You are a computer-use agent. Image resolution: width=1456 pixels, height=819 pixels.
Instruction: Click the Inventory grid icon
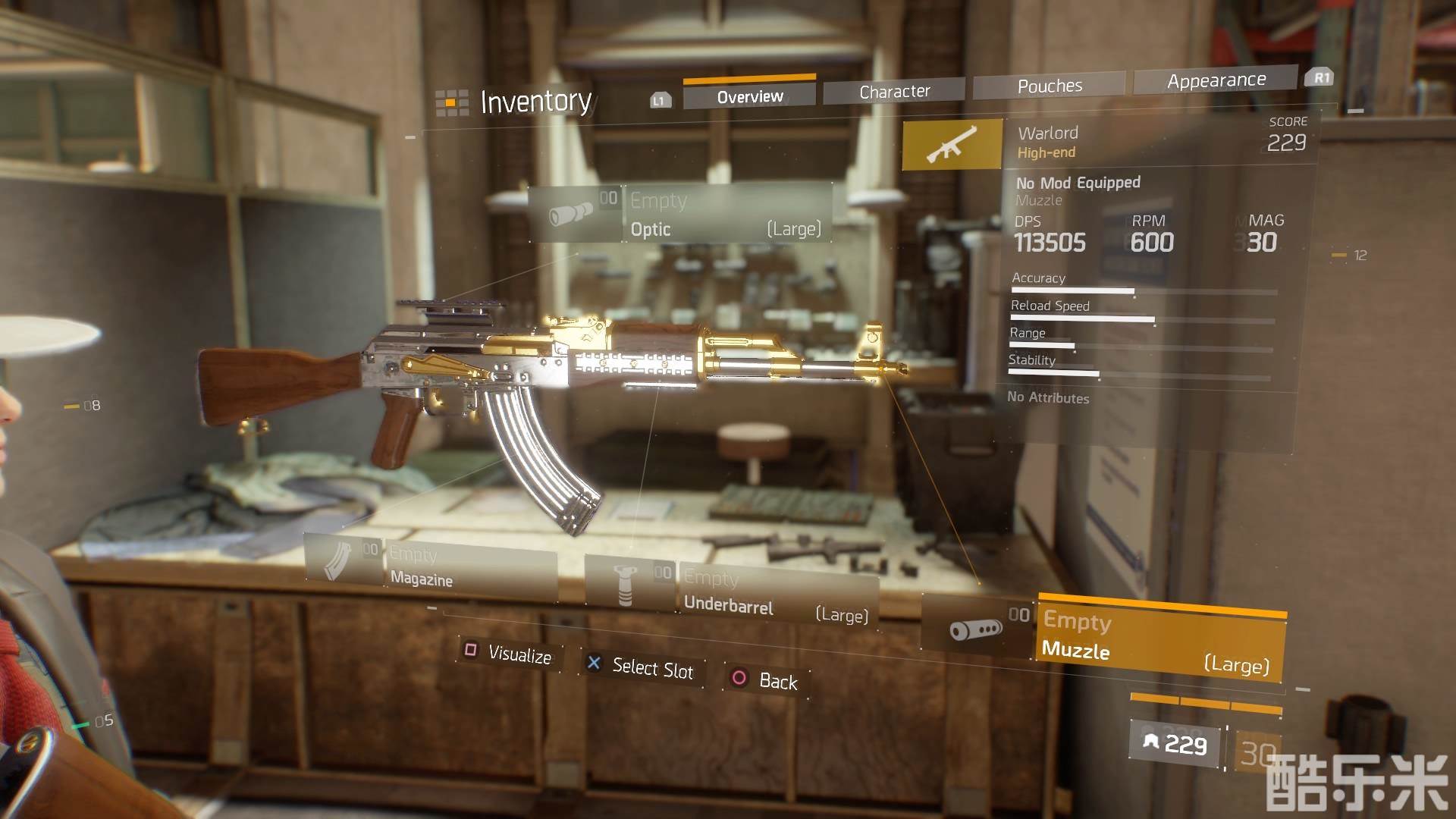pyautogui.click(x=451, y=102)
